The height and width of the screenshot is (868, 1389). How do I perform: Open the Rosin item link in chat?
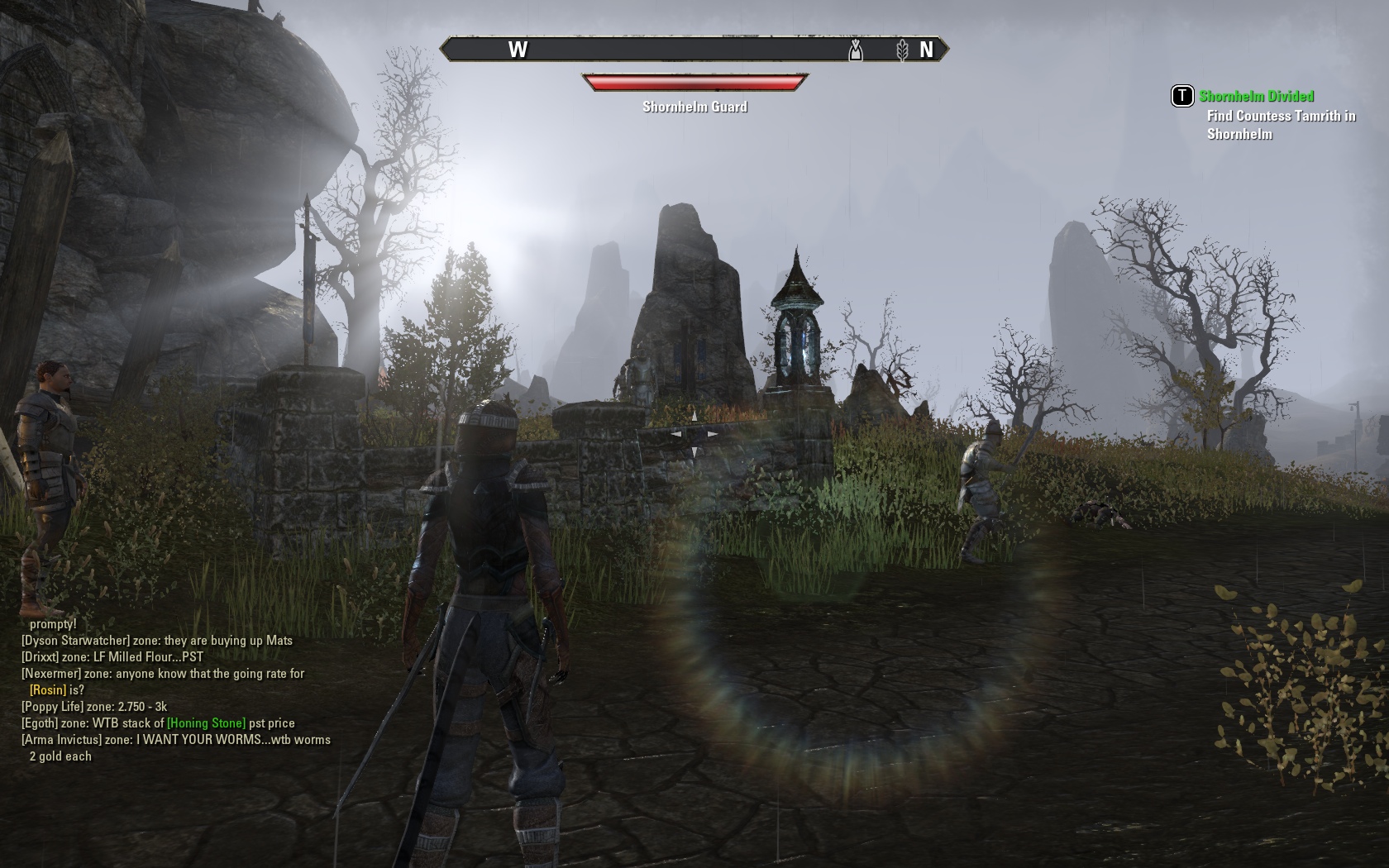[48, 690]
